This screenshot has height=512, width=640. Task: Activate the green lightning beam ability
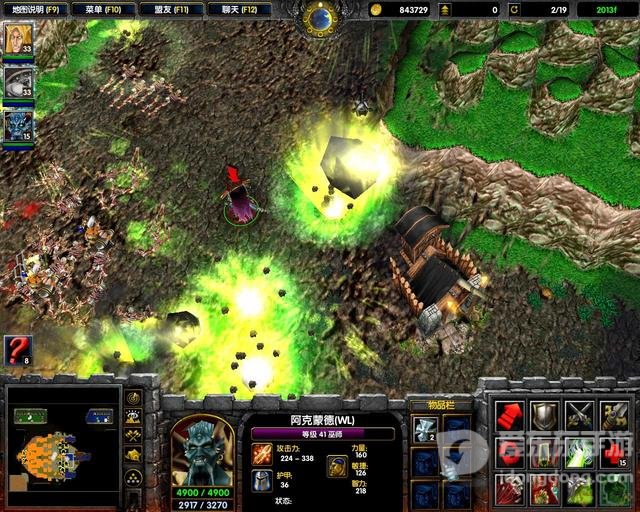579,453
